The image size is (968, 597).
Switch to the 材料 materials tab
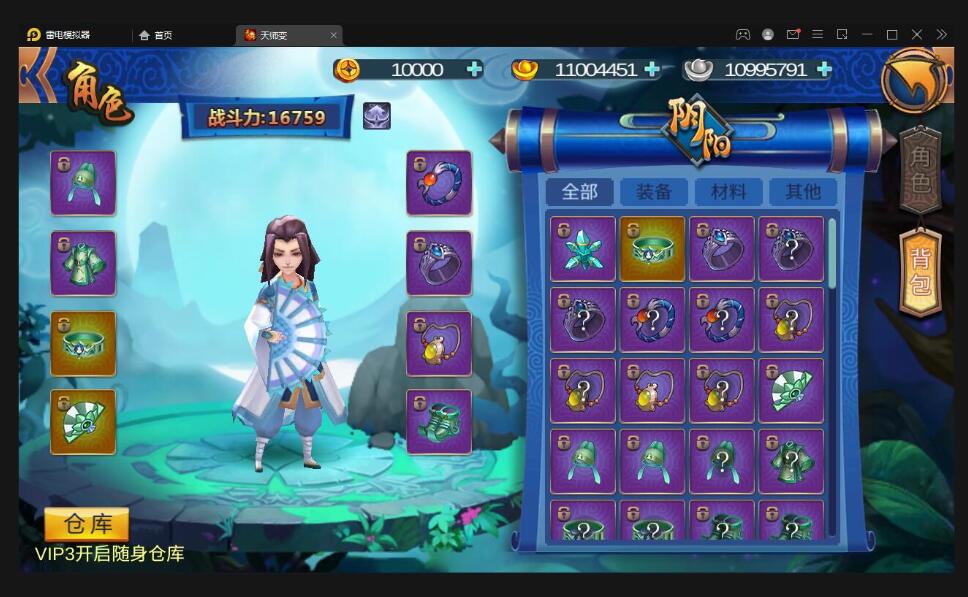tap(728, 192)
